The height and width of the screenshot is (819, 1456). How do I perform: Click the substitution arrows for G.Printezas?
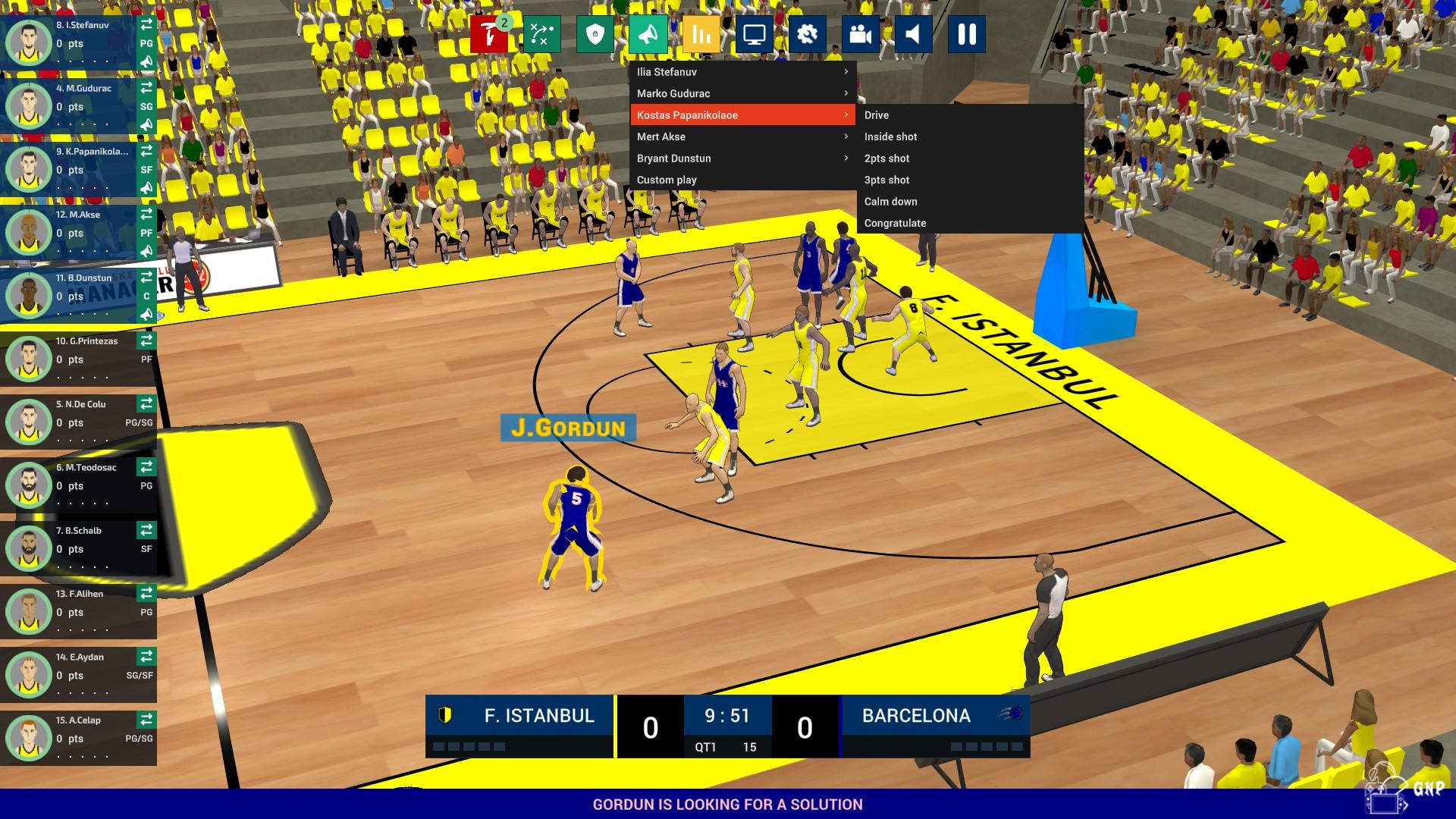(146, 340)
